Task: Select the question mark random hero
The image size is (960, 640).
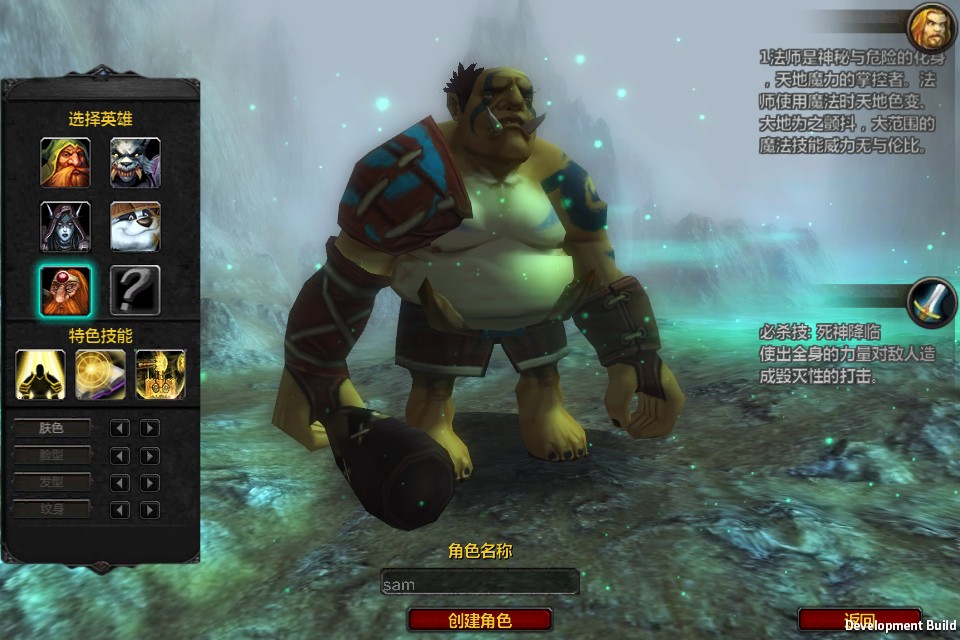Action: [x=135, y=290]
